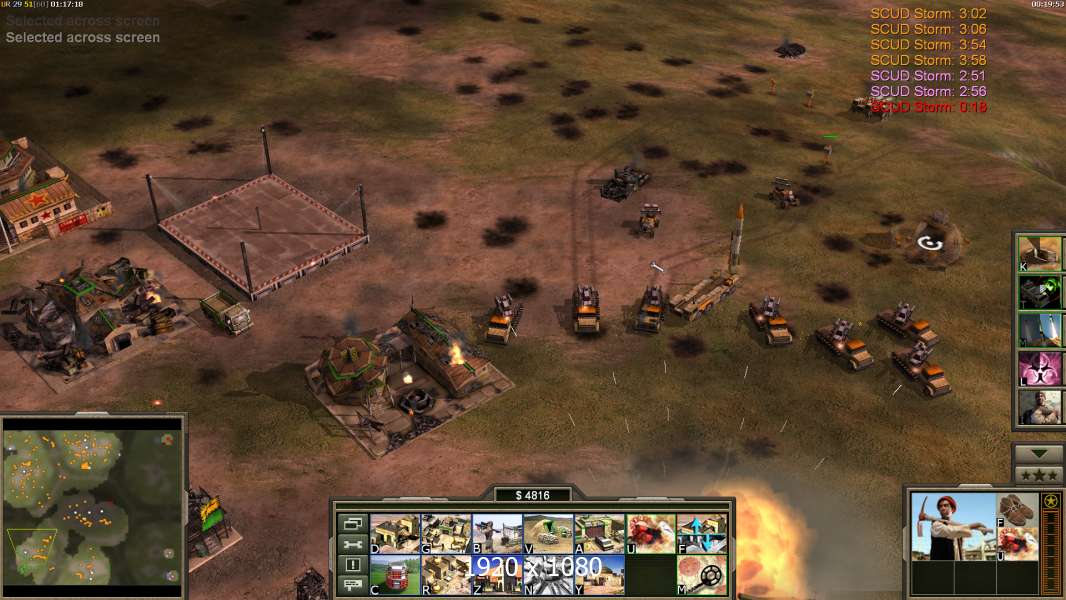Build a Command Center with the C icon
The width and height of the screenshot is (1066, 600).
[x=395, y=575]
